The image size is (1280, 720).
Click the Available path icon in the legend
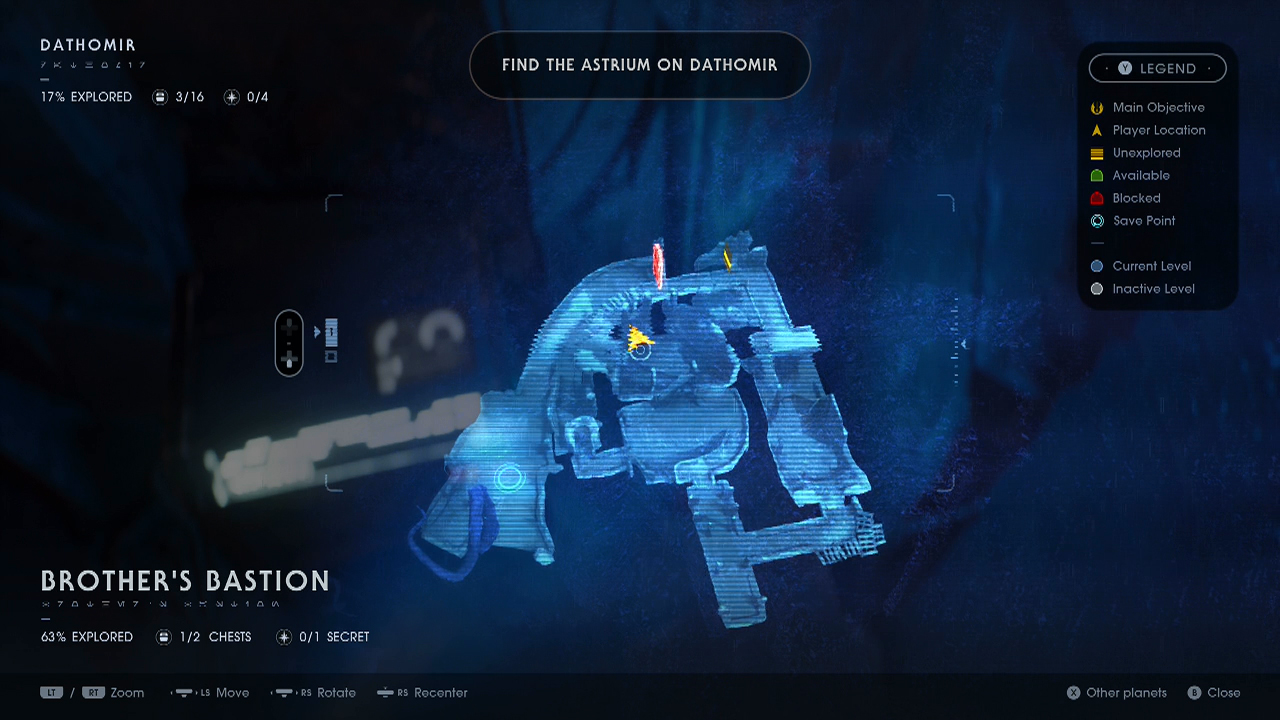1096,175
